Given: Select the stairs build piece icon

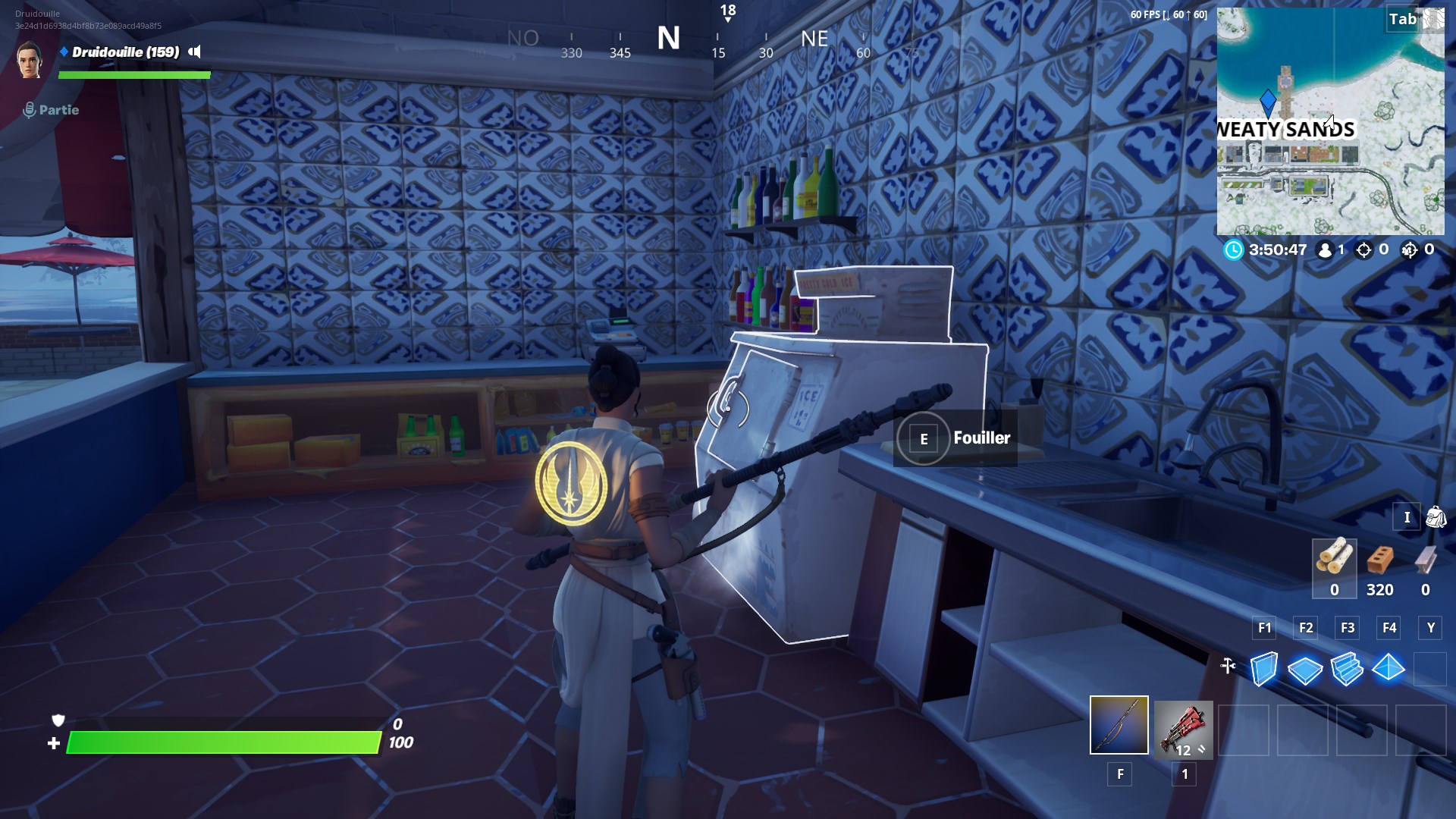Looking at the screenshot, I should pos(1348,669).
